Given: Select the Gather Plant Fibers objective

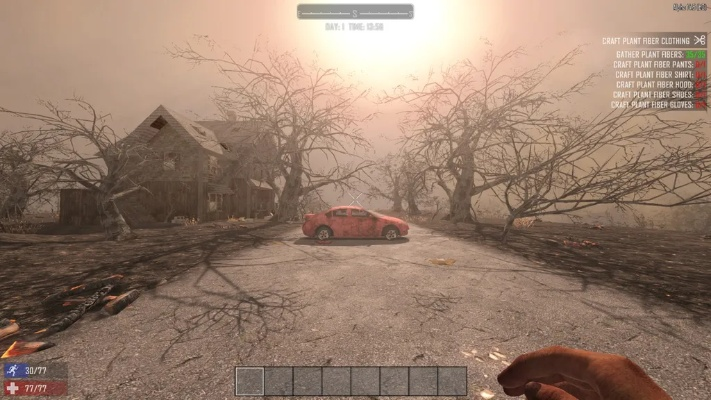Looking at the screenshot, I should point(652,54).
